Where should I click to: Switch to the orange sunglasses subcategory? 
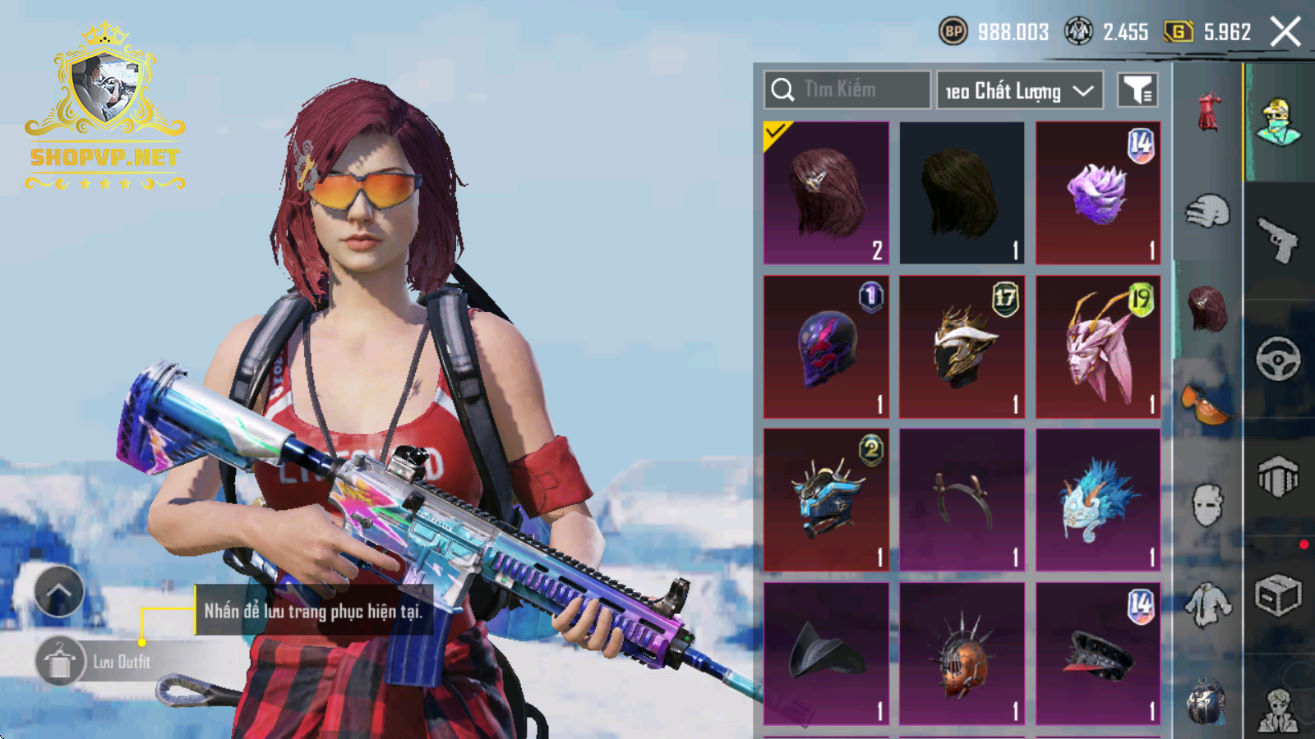pyautogui.click(x=1208, y=403)
